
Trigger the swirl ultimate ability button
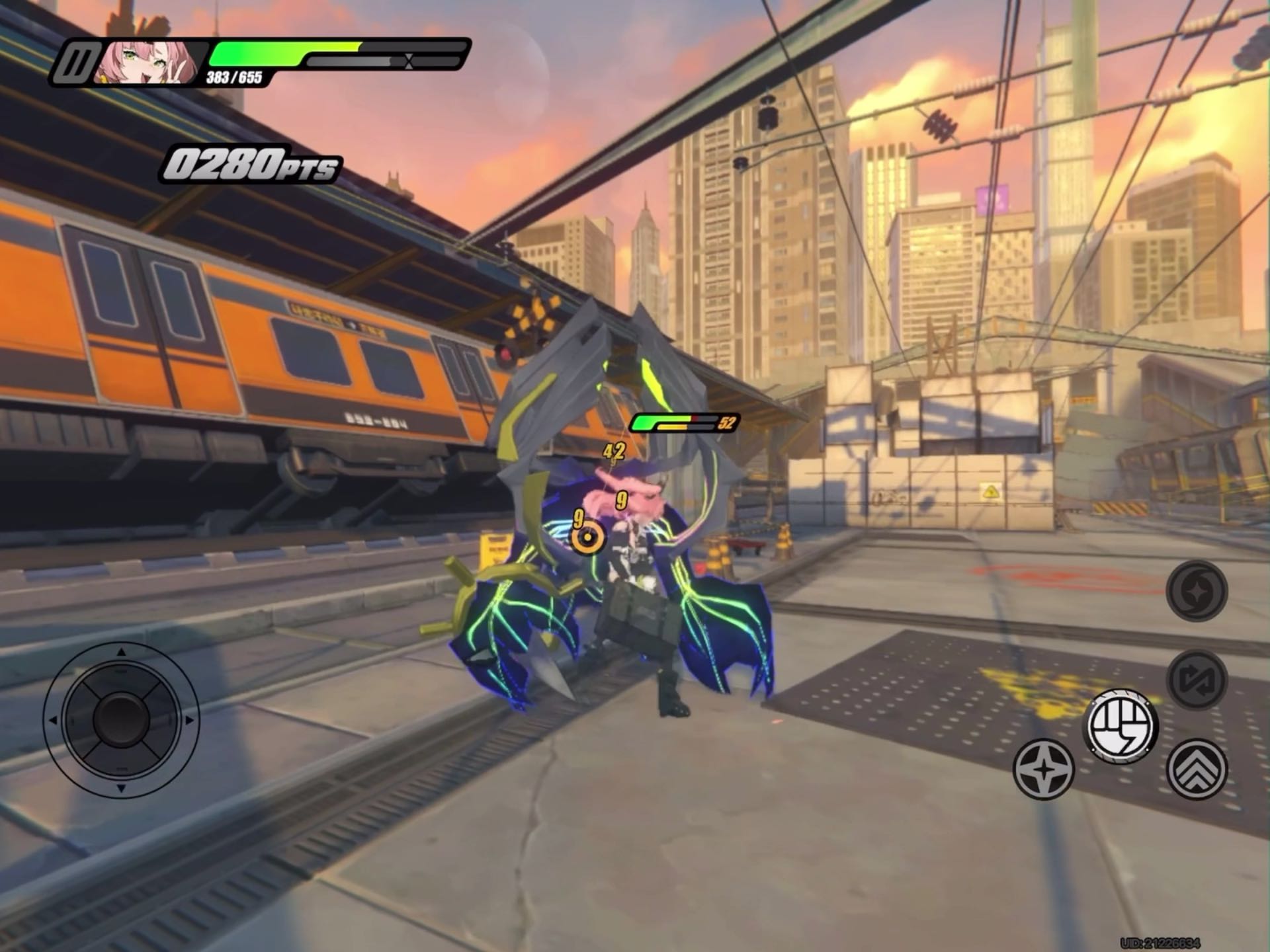1197,590
